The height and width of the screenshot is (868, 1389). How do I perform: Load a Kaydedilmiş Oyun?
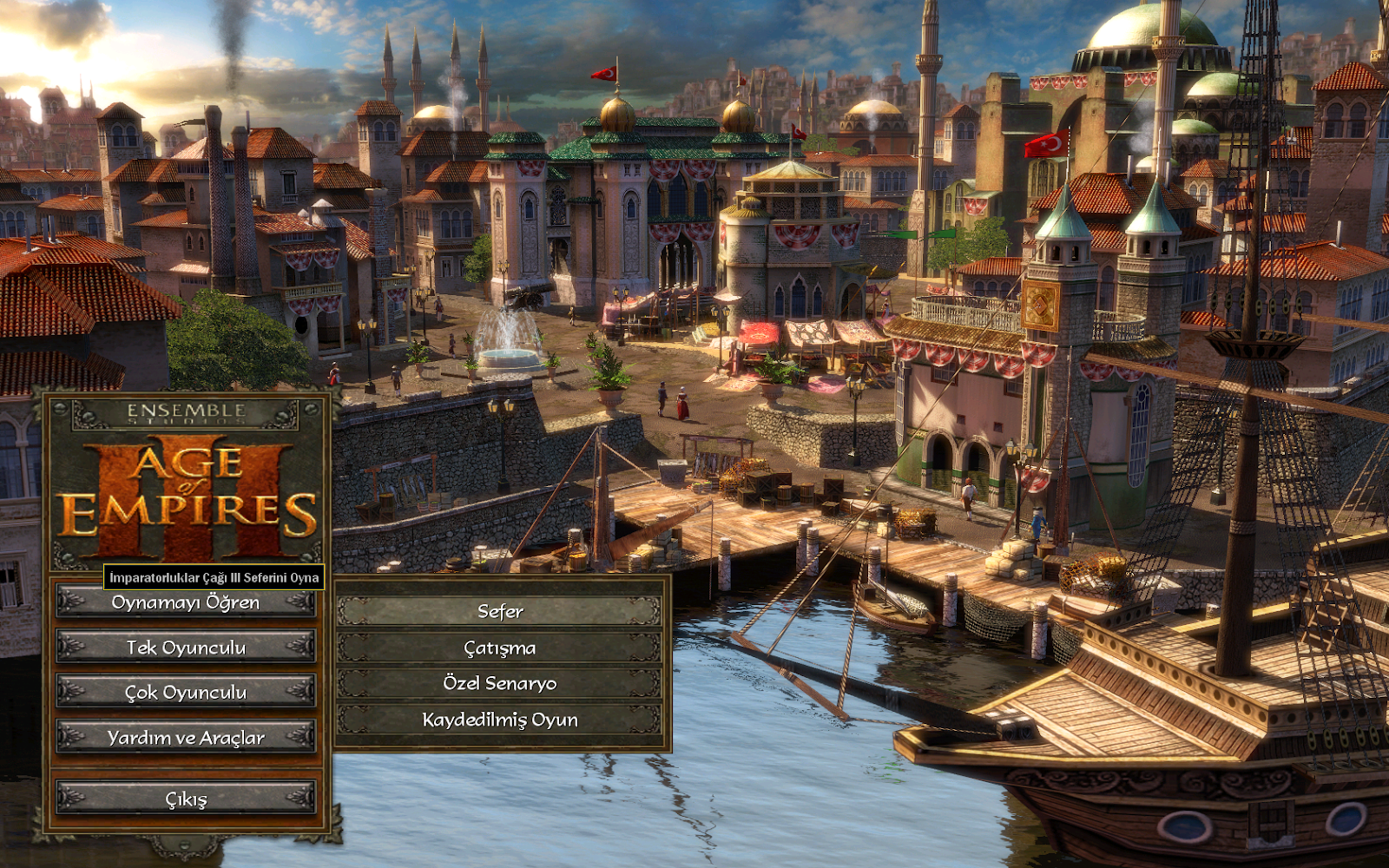500,720
